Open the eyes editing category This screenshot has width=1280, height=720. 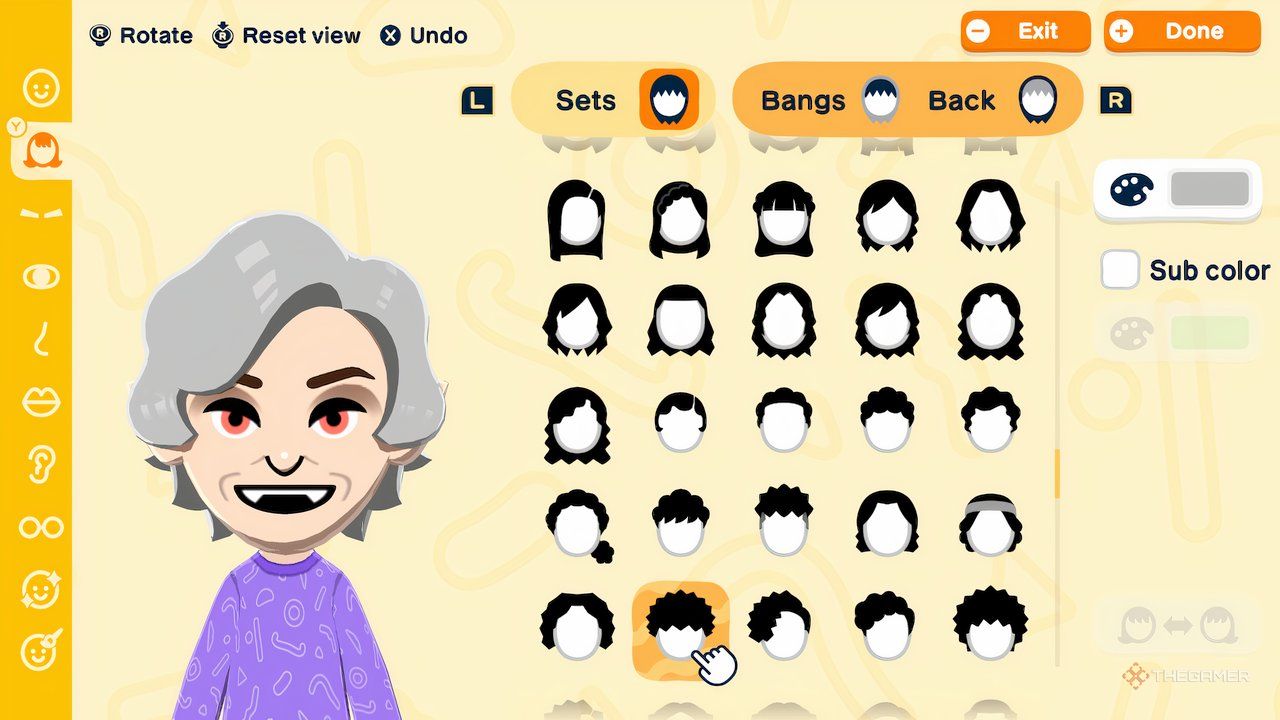[40, 276]
